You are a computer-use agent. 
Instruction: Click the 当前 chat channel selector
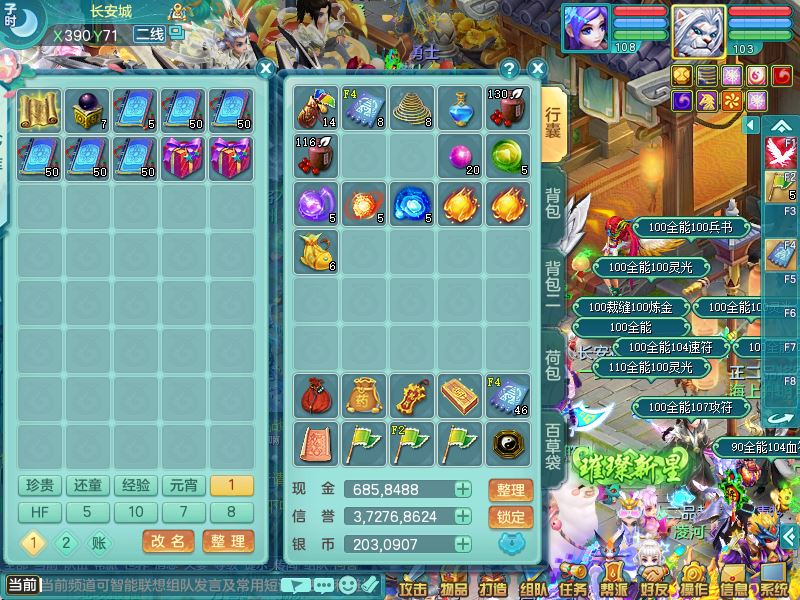click(22, 585)
